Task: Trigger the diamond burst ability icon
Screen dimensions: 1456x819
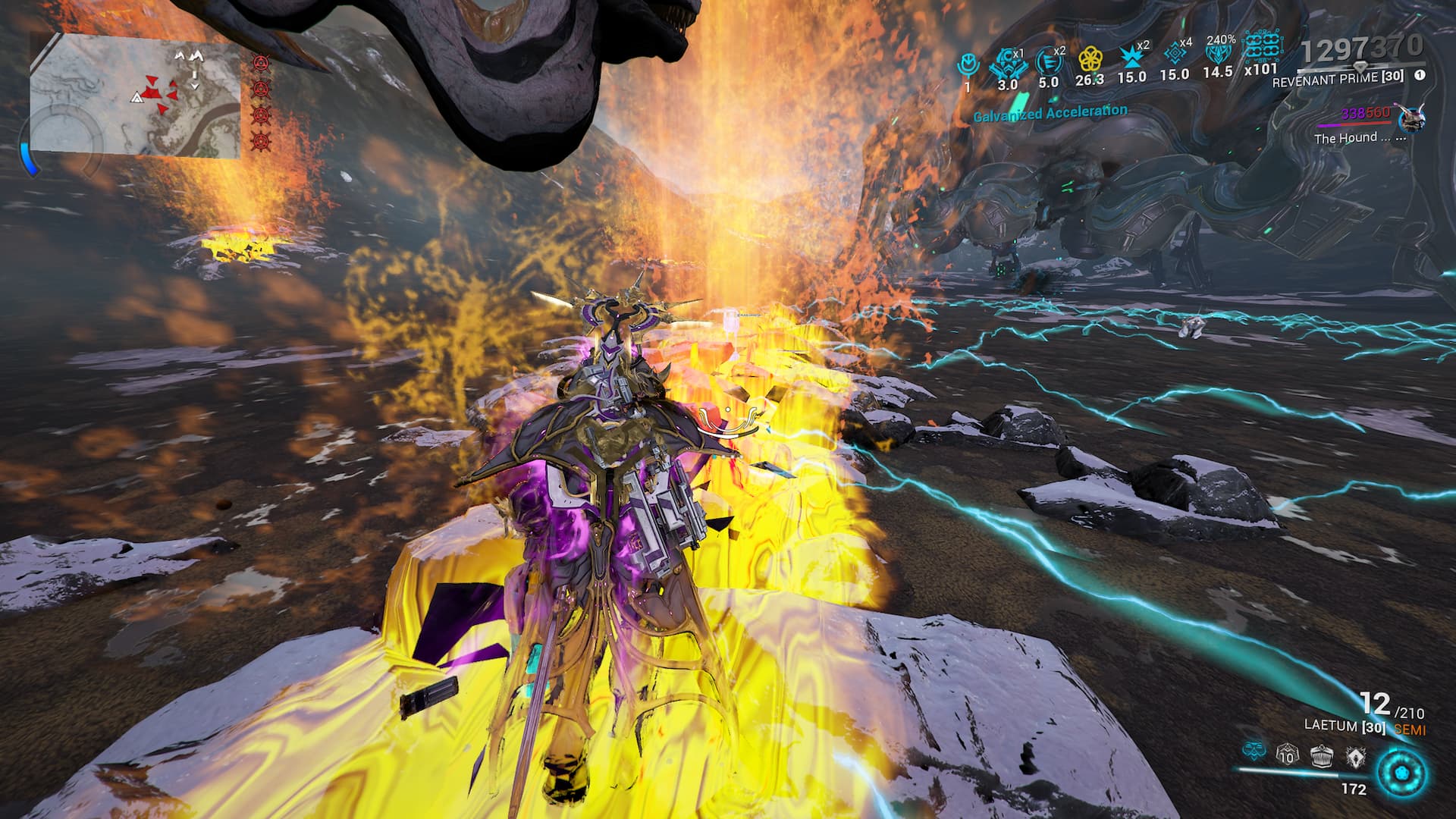Action: (x=1355, y=754)
